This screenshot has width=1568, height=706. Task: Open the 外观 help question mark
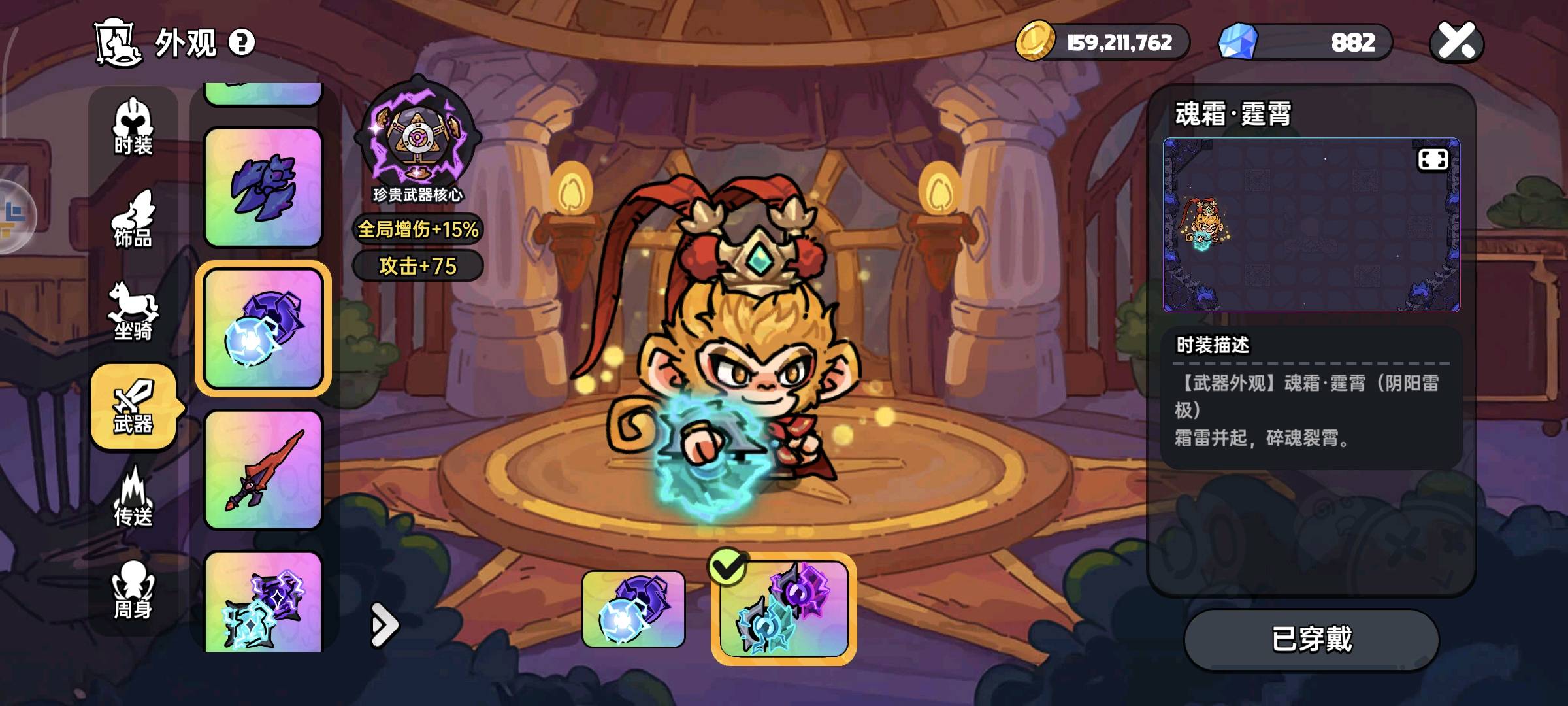[x=242, y=43]
